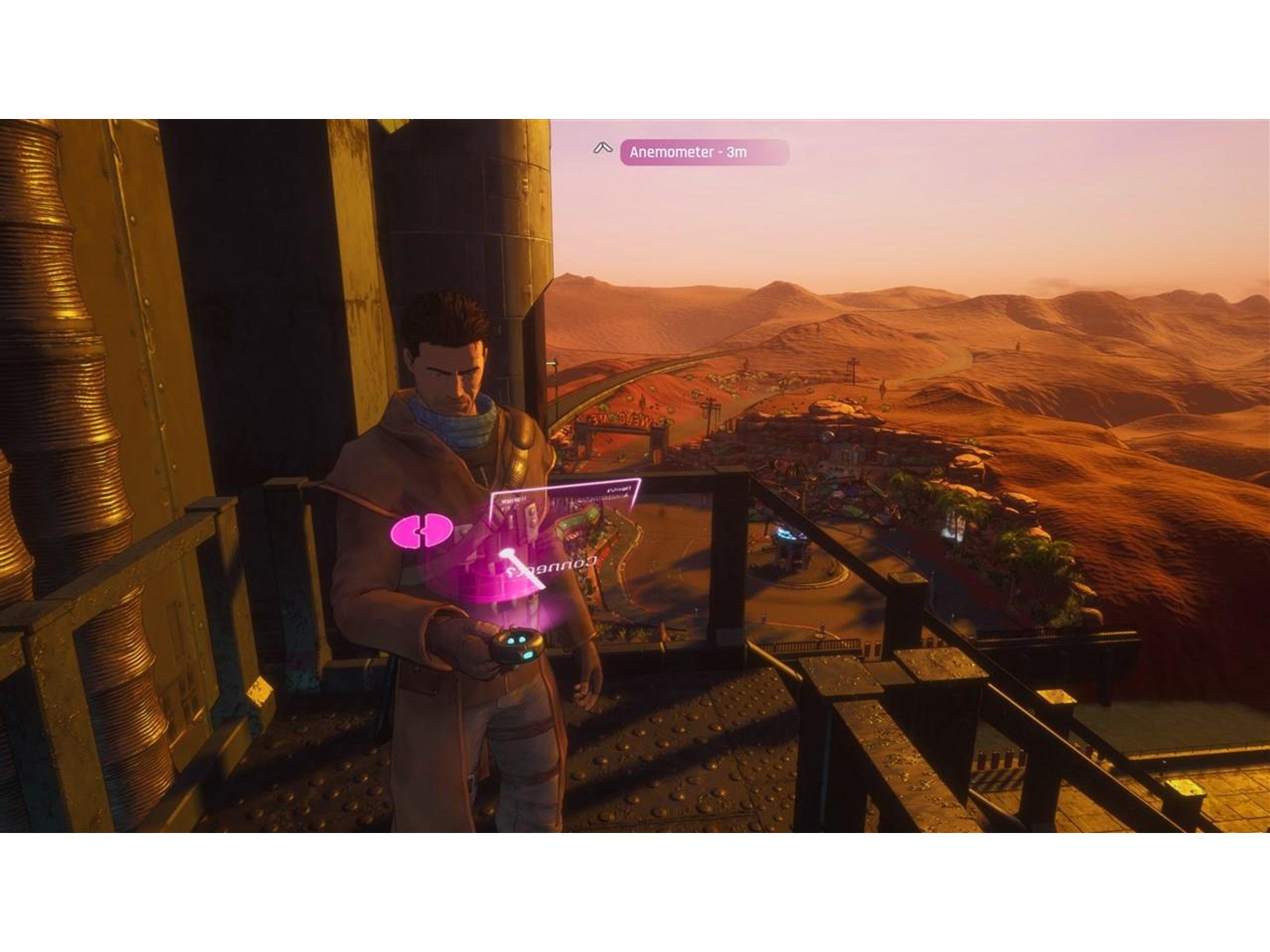Select the chevron arrow above the objective label

[x=602, y=148]
